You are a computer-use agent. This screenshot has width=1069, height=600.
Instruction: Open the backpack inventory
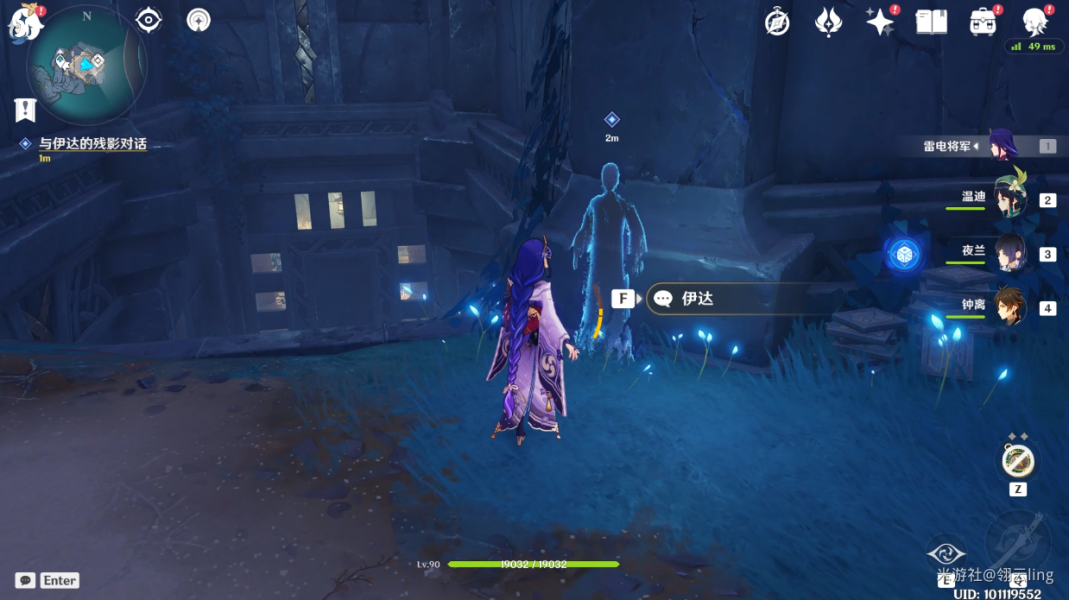(983, 22)
